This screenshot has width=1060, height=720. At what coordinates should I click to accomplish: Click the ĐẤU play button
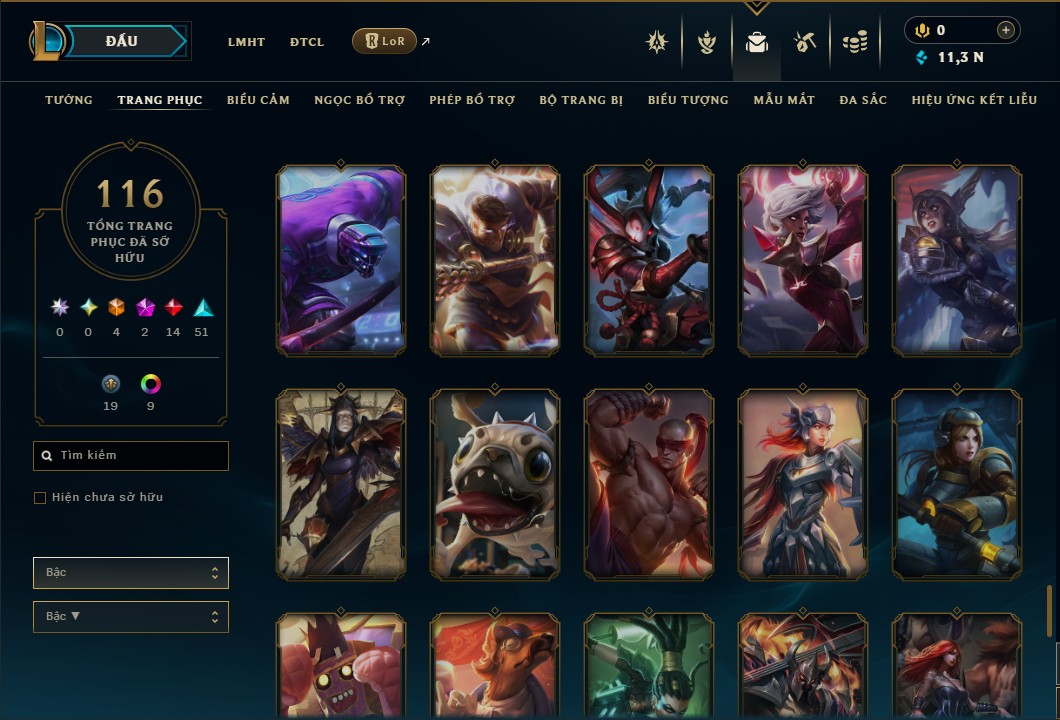[122, 41]
